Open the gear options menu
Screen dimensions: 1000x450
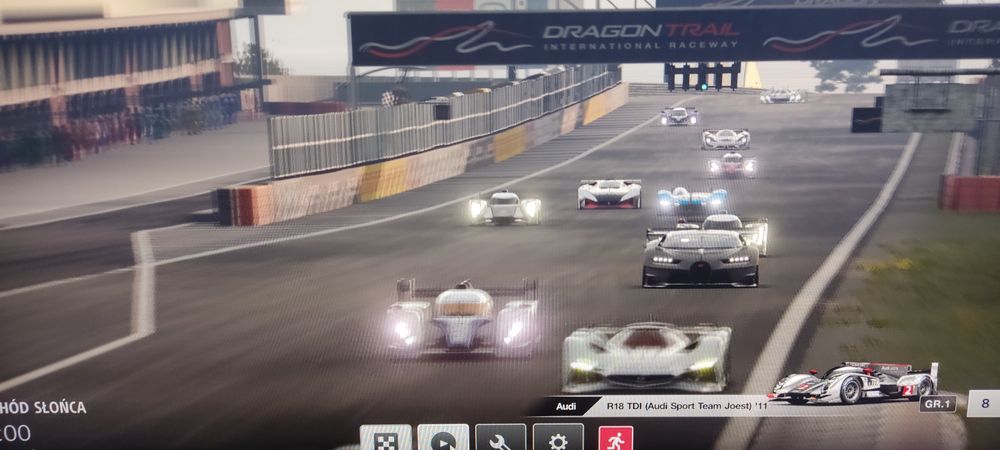(x=558, y=439)
